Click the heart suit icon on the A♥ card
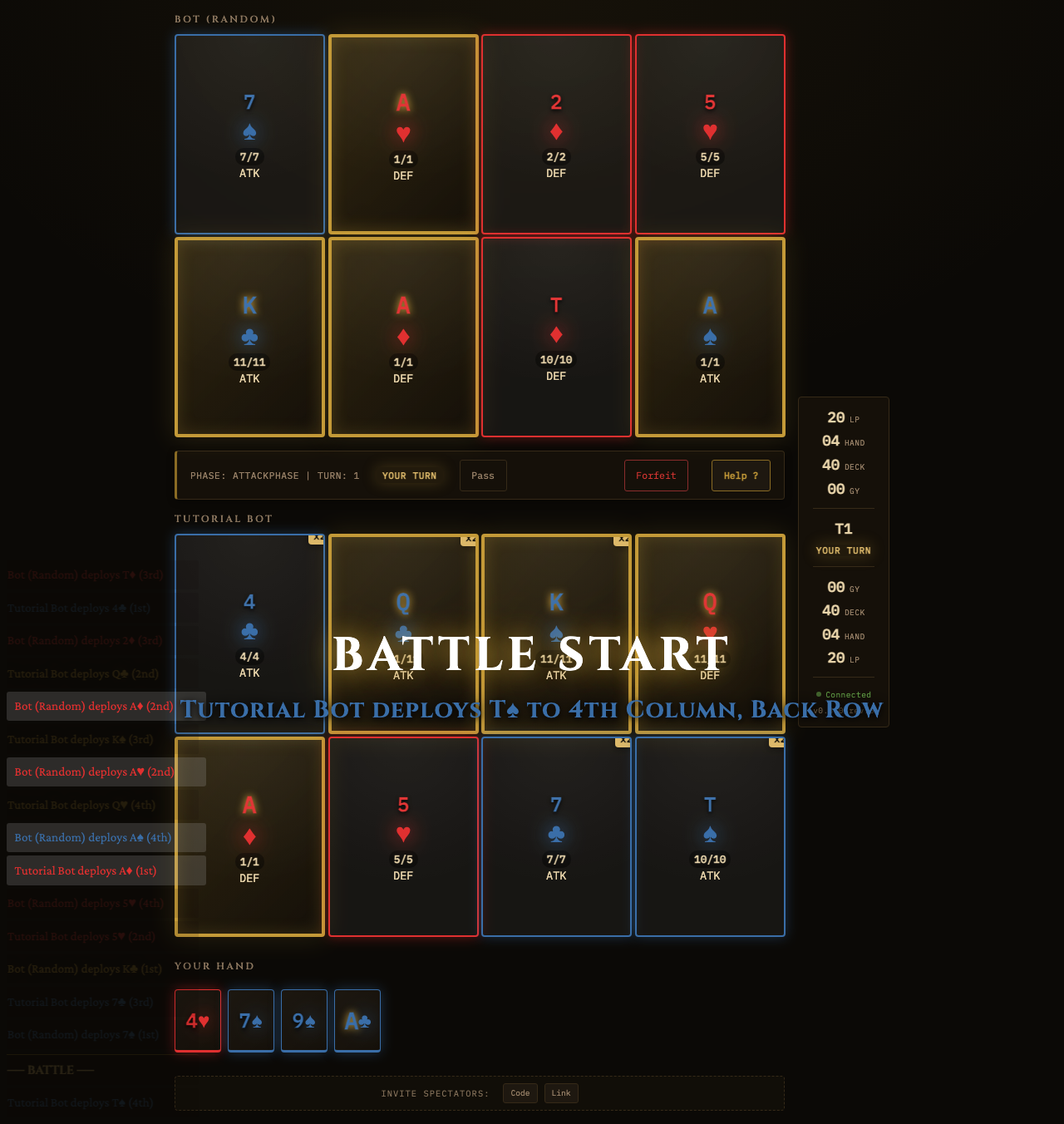 click(x=402, y=131)
